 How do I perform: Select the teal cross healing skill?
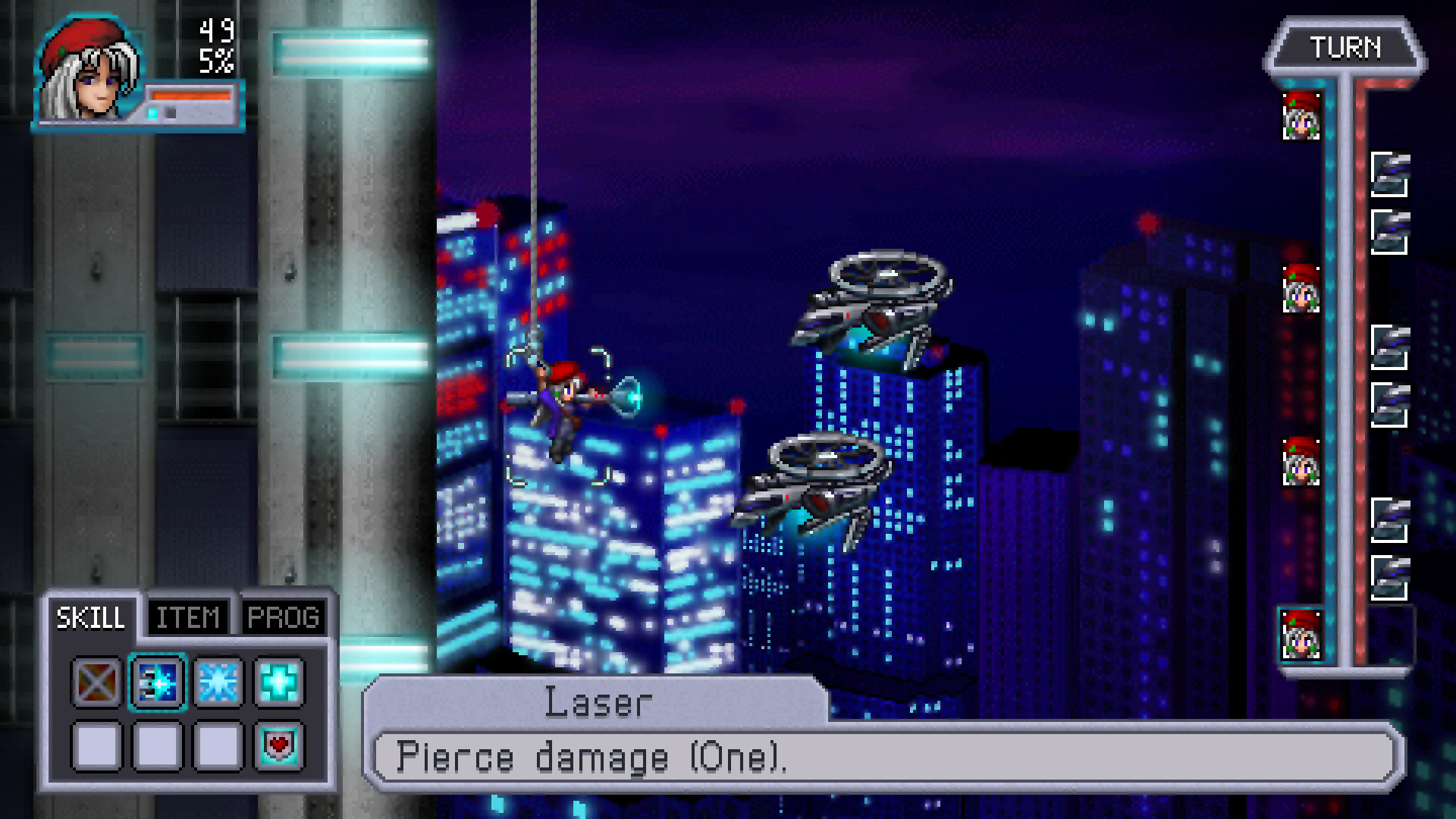278,683
